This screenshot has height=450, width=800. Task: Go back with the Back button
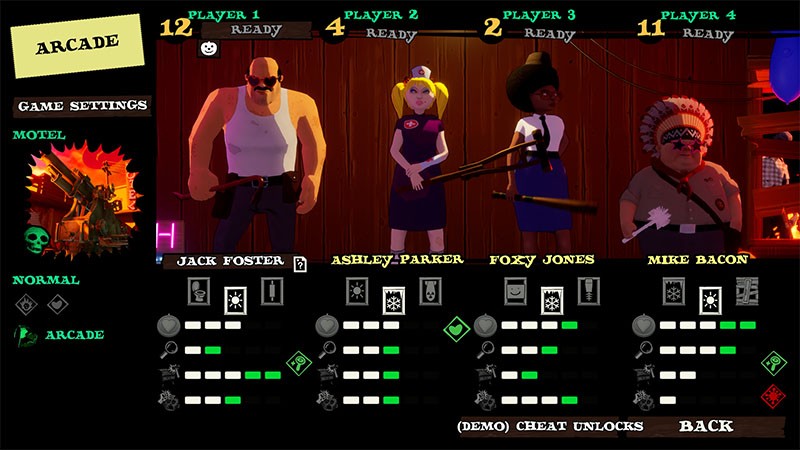pos(706,426)
